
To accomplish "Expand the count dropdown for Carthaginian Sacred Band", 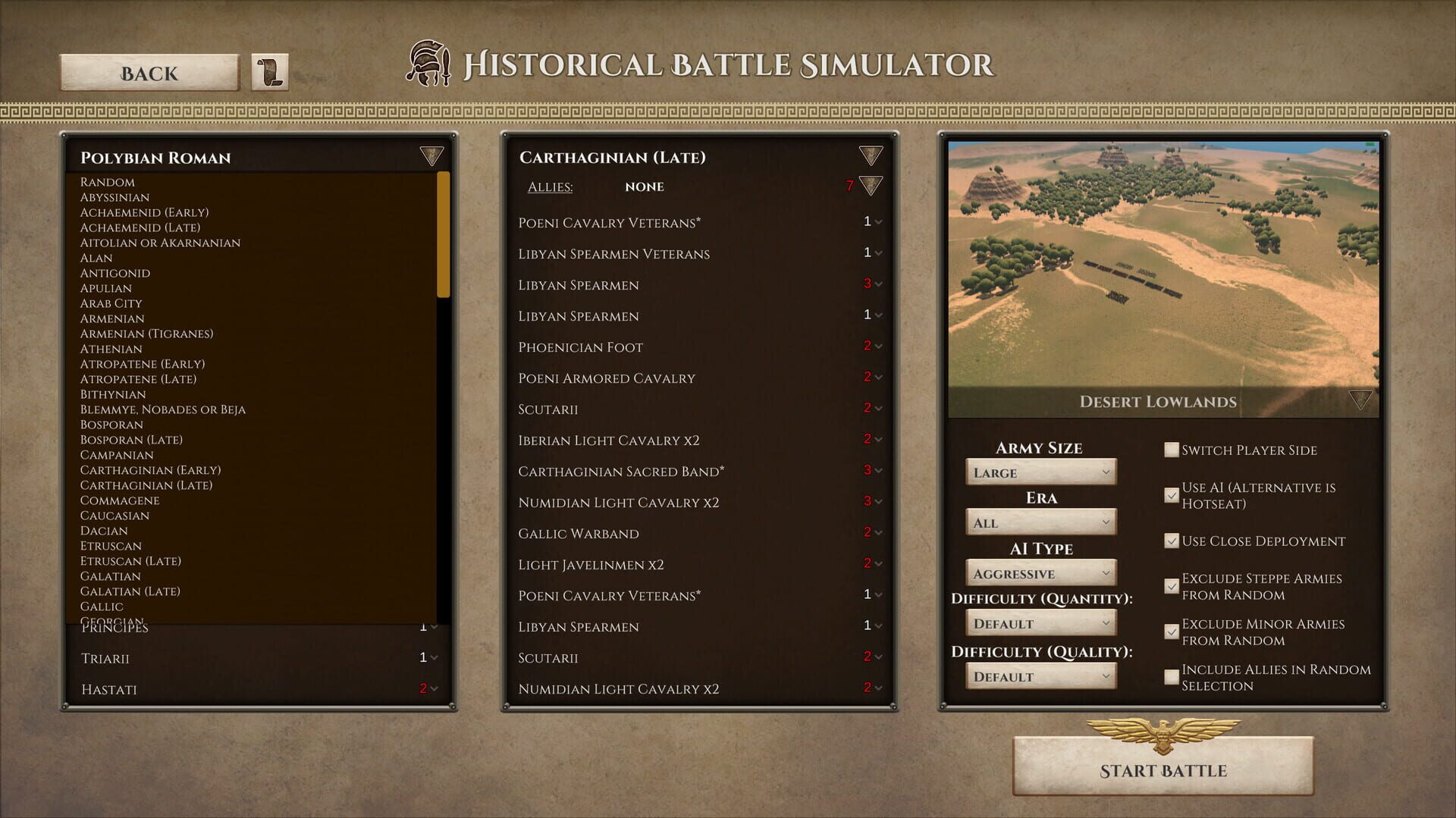I will click(x=877, y=470).
